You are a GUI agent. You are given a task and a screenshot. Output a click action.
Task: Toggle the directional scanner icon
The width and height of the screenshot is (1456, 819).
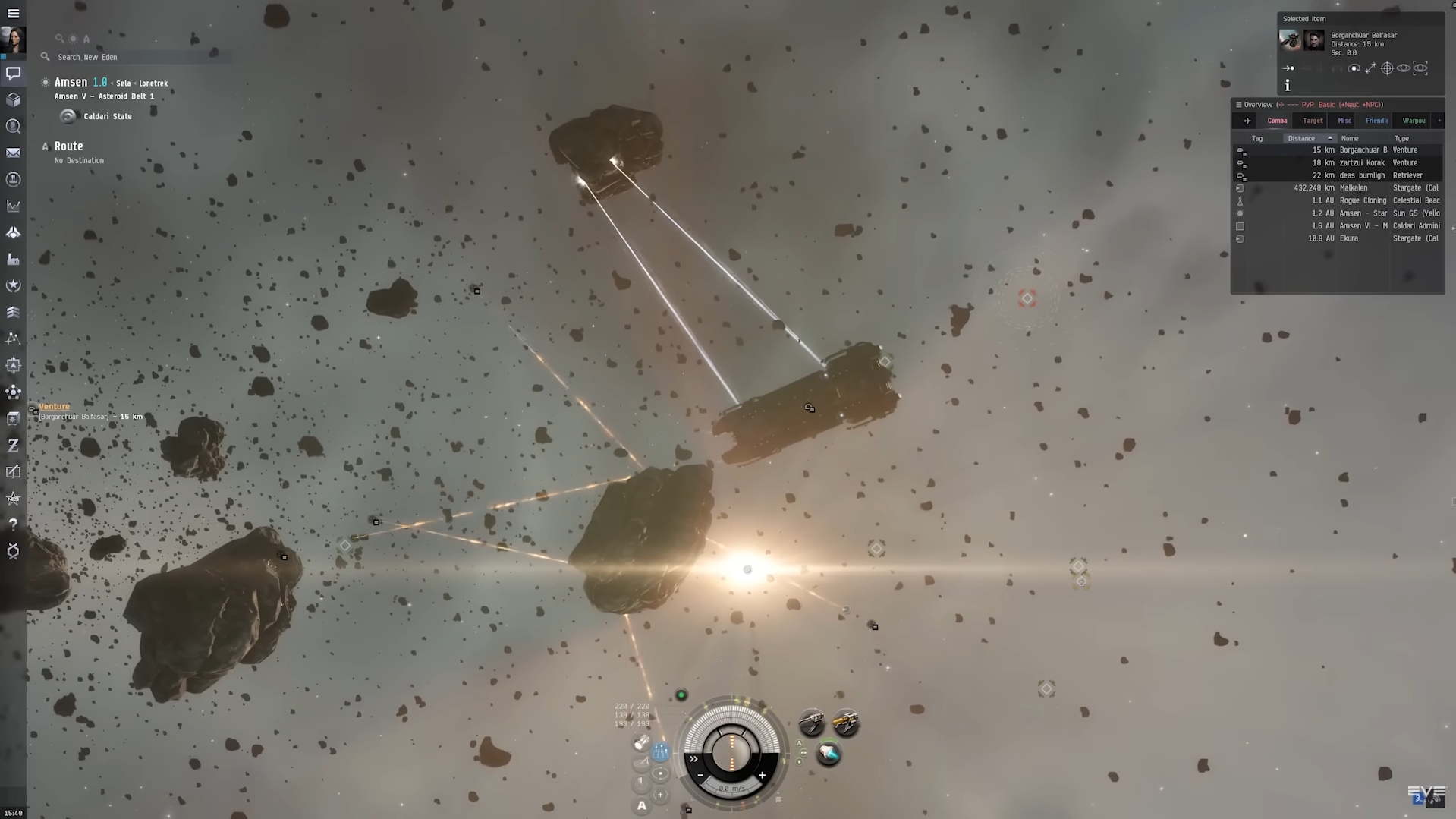pos(640,761)
